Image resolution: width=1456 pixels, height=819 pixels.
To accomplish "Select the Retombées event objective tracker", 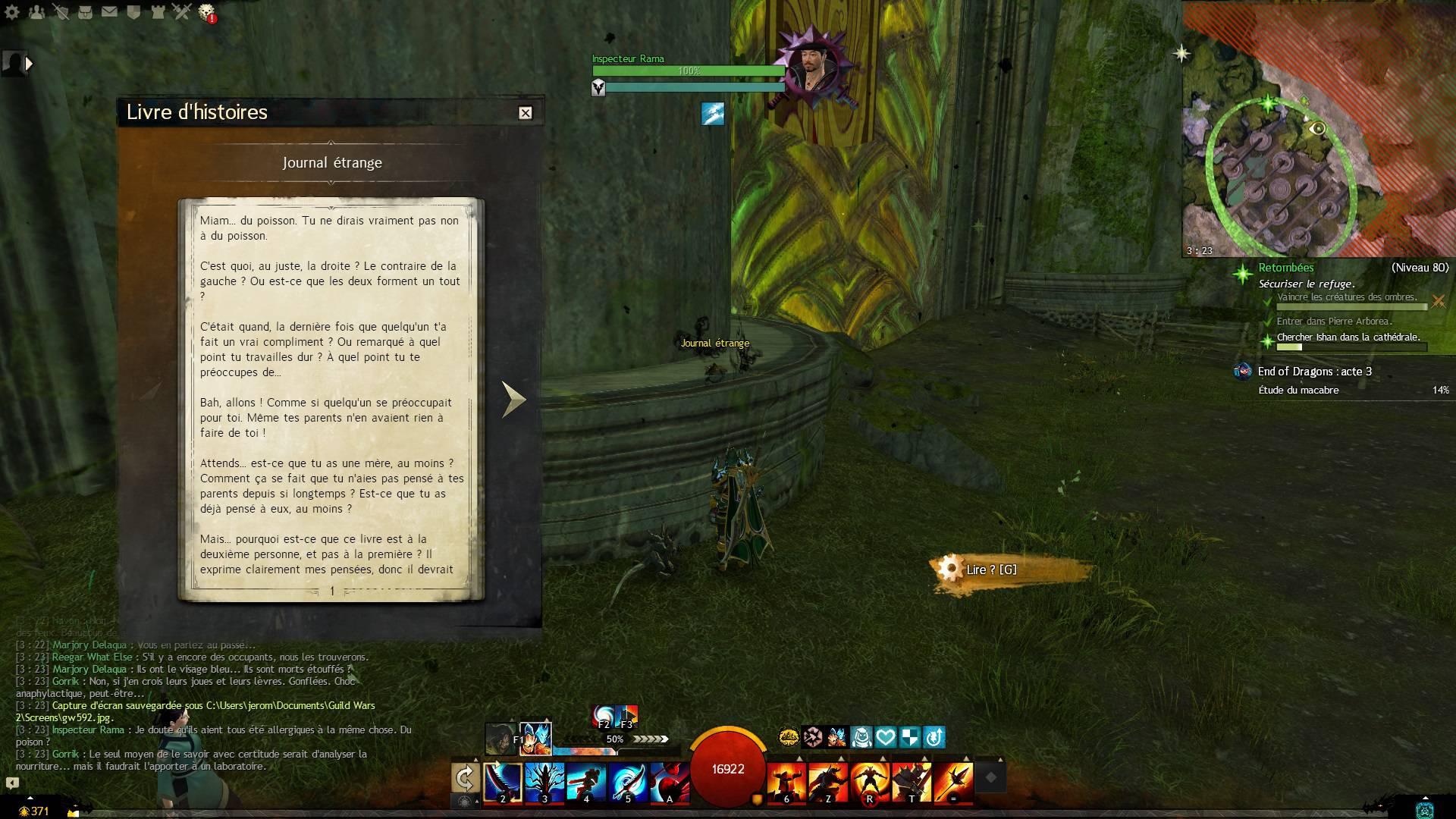I will pos(1286,268).
